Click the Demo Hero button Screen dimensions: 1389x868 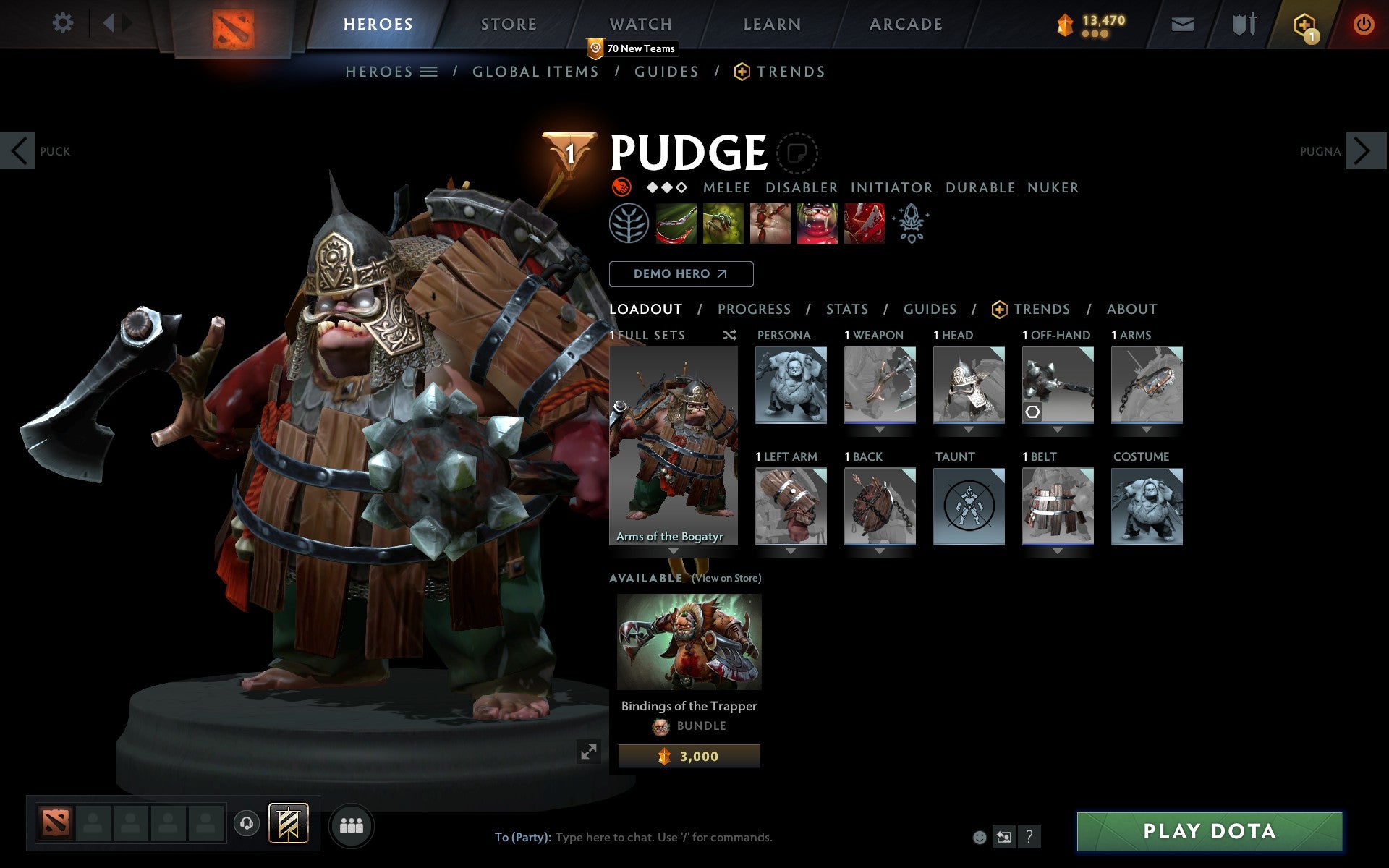pyautogui.click(x=681, y=274)
